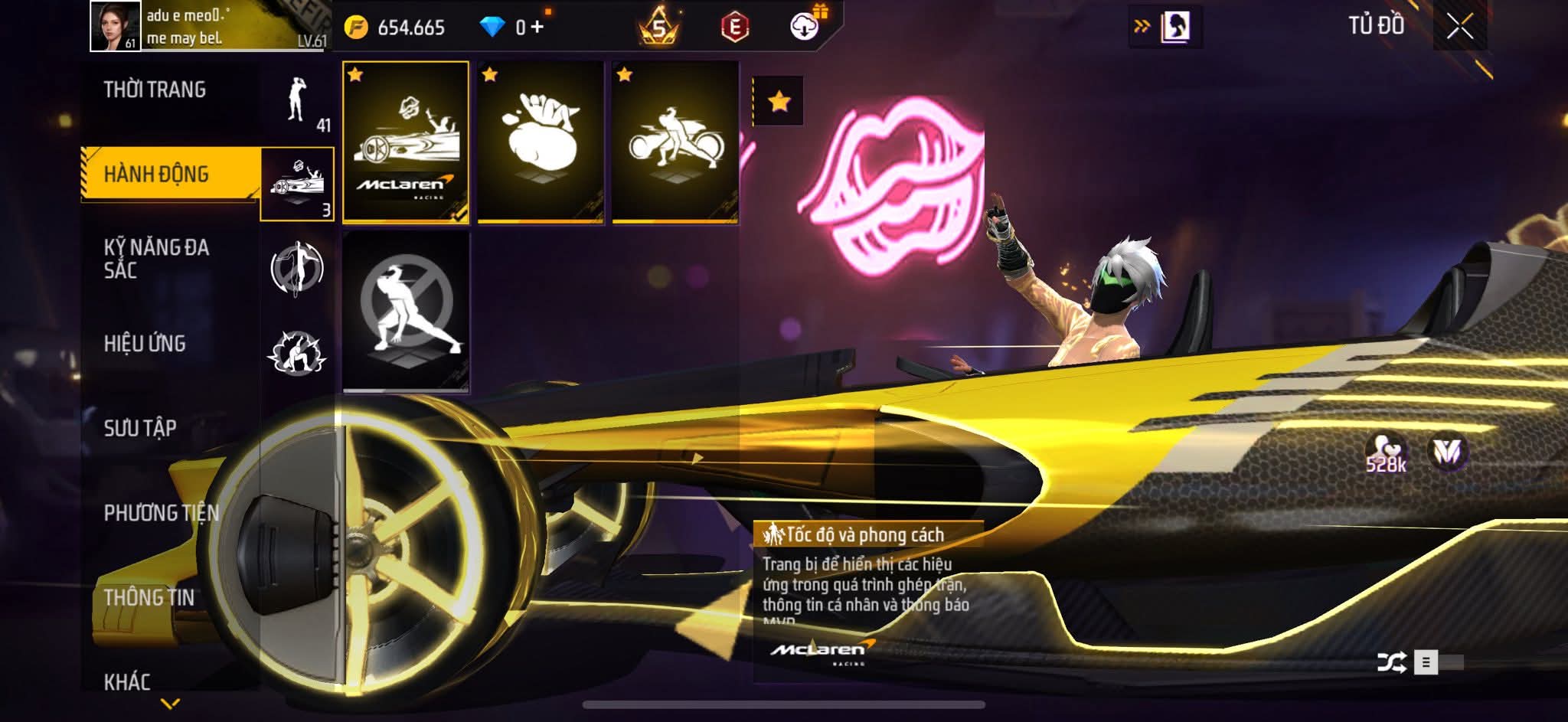
Task: Pick the motorcycle emote tile
Action: coord(675,142)
